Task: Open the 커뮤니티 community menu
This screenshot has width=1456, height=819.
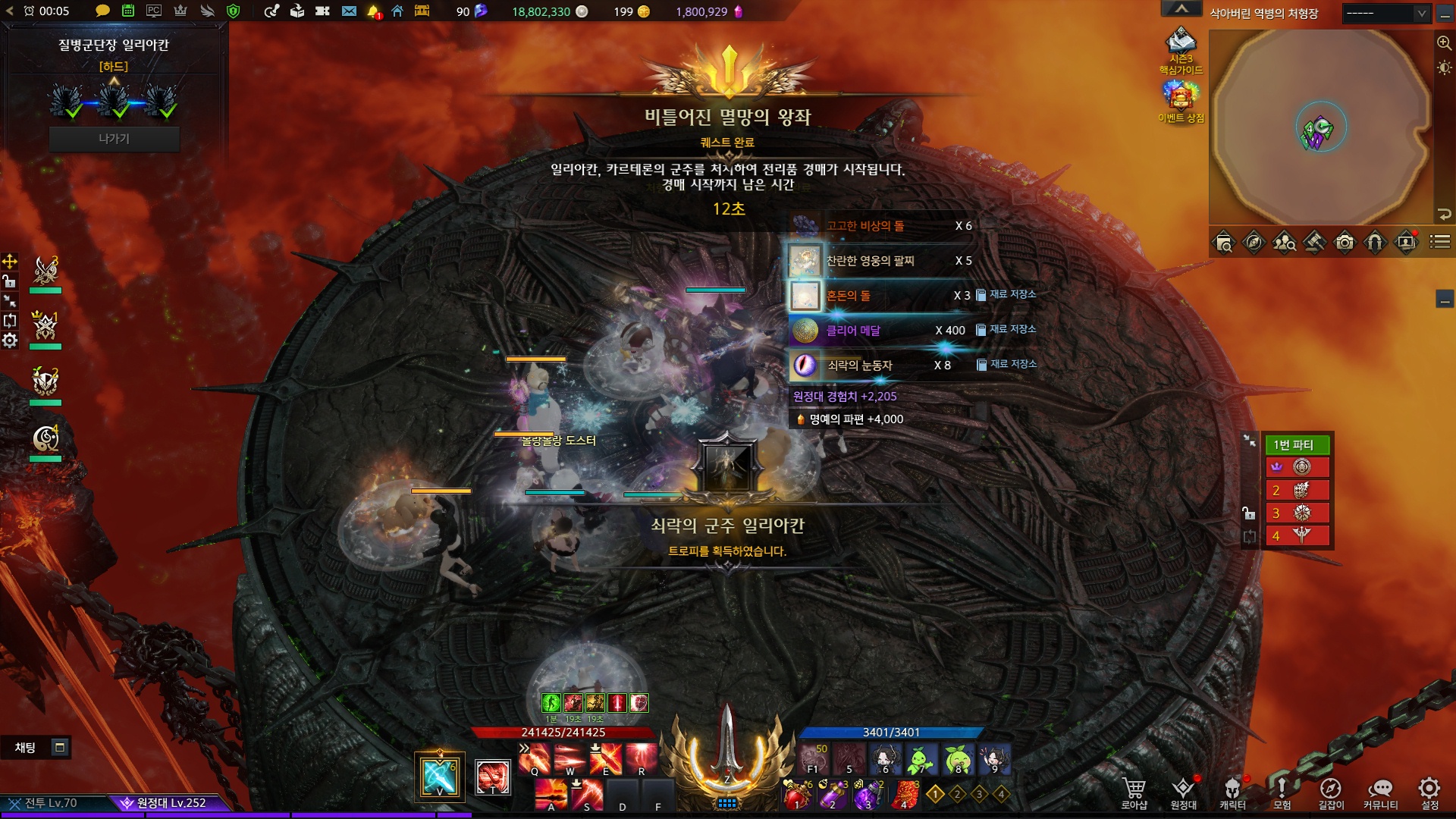Action: (1380, 793)
